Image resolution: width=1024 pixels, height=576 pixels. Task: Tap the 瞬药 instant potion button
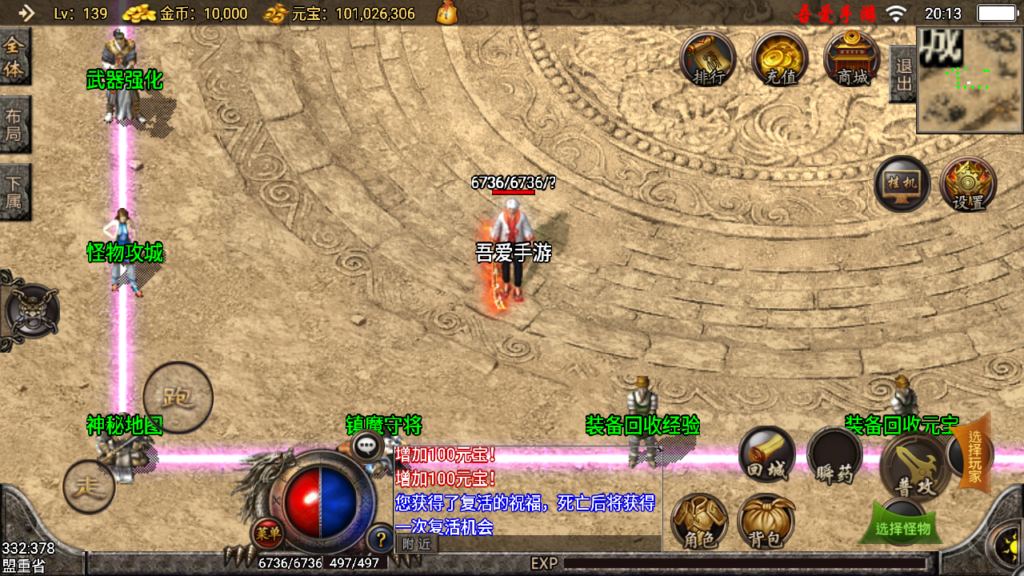tap(834, 456)
